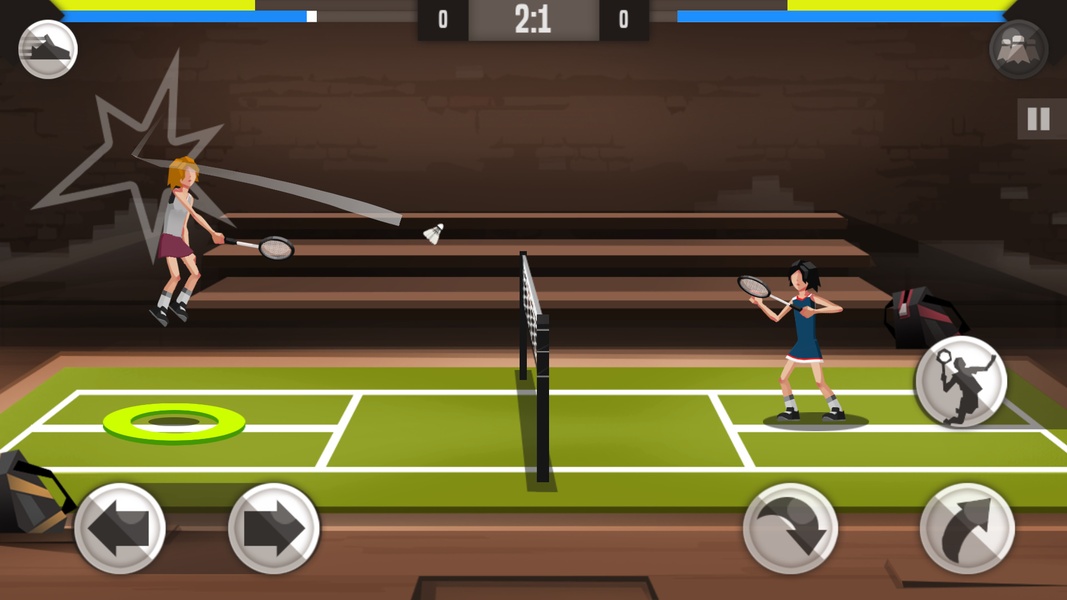Pause the badminton match

click(1039, 120)
